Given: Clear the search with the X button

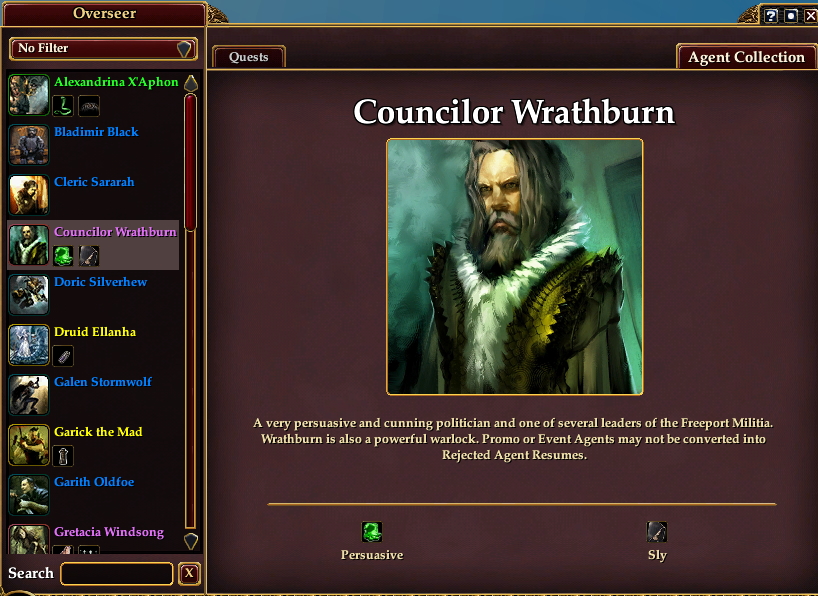Looking at the screenshot, I should click(x=189, y=574).
